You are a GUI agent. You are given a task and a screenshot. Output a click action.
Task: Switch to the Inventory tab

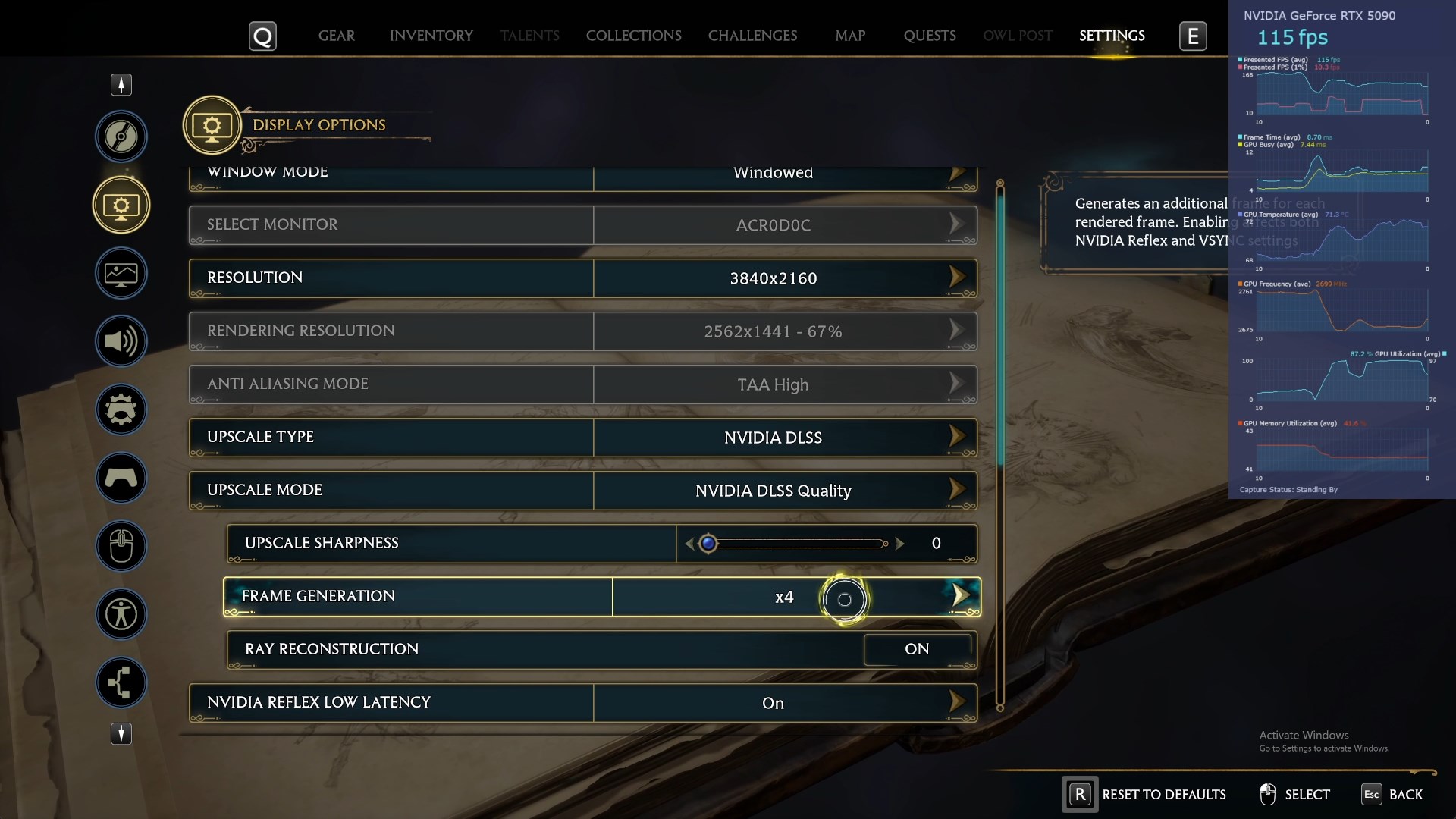[x=431, y=36]
